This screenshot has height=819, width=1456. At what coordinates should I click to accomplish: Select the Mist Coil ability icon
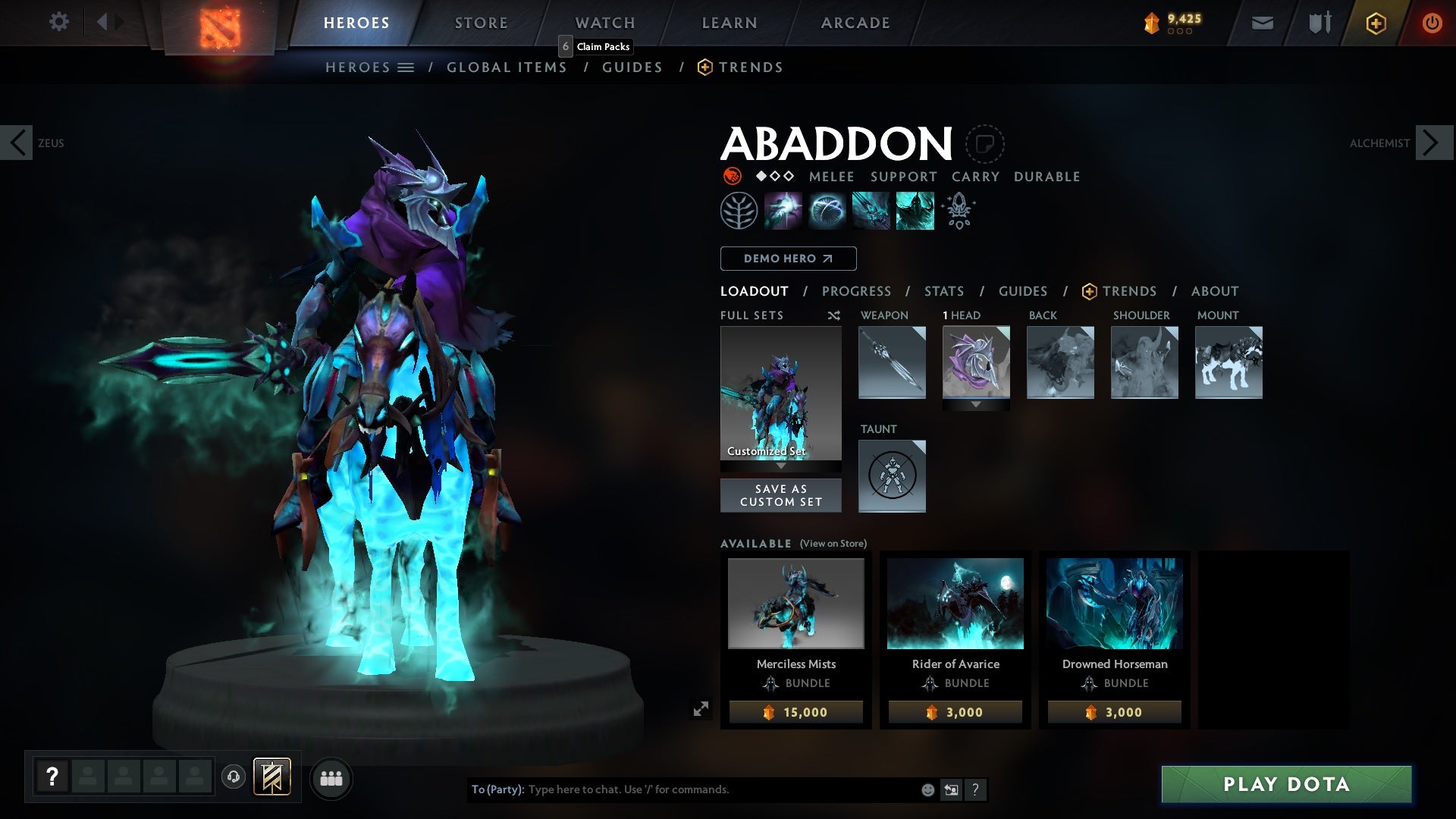pos(784,210)
